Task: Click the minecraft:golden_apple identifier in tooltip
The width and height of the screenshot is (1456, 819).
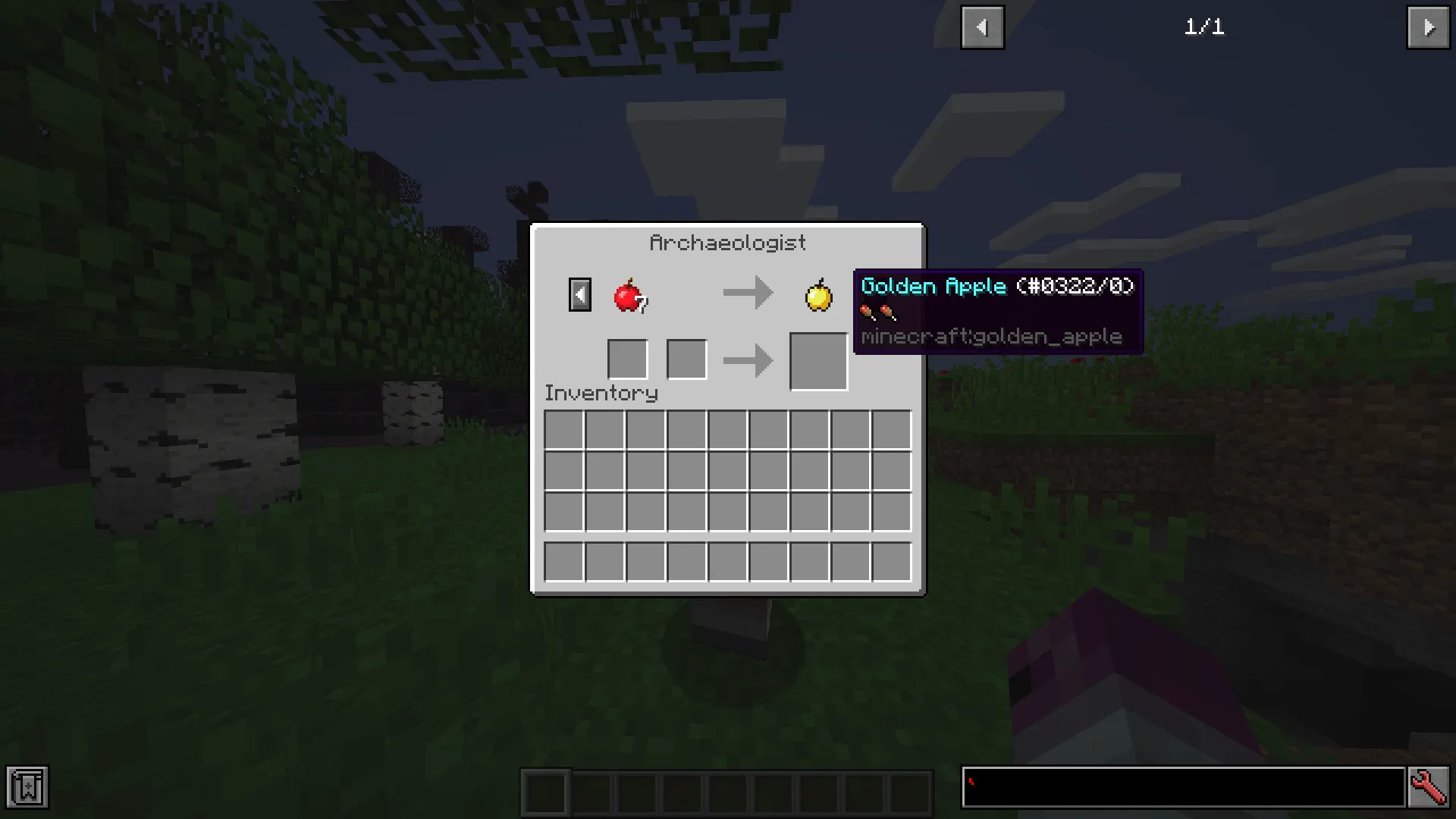Action: pyautogui.click(x=991, y=336)
